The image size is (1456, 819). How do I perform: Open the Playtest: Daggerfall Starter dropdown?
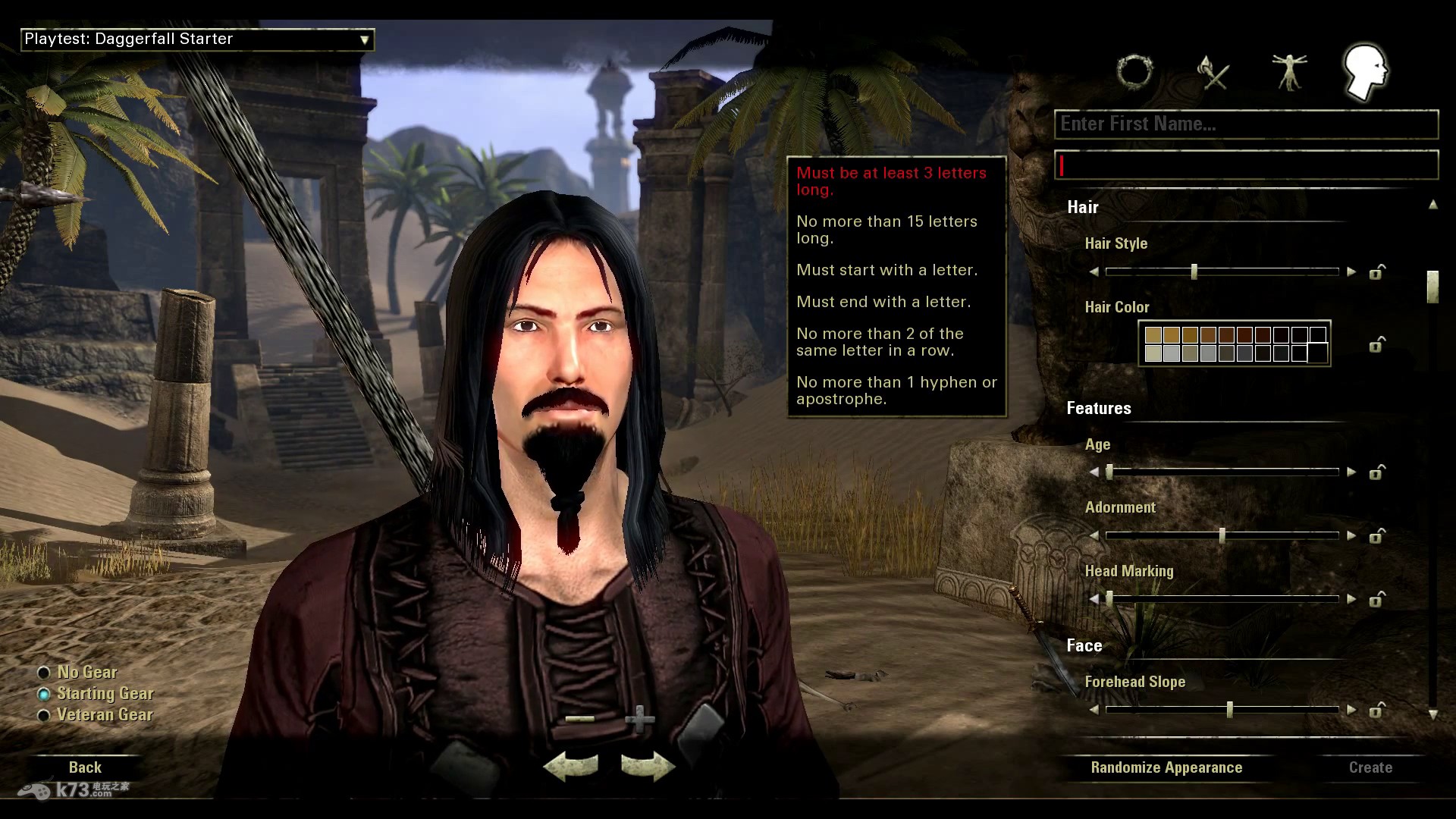tap(197, 39)
